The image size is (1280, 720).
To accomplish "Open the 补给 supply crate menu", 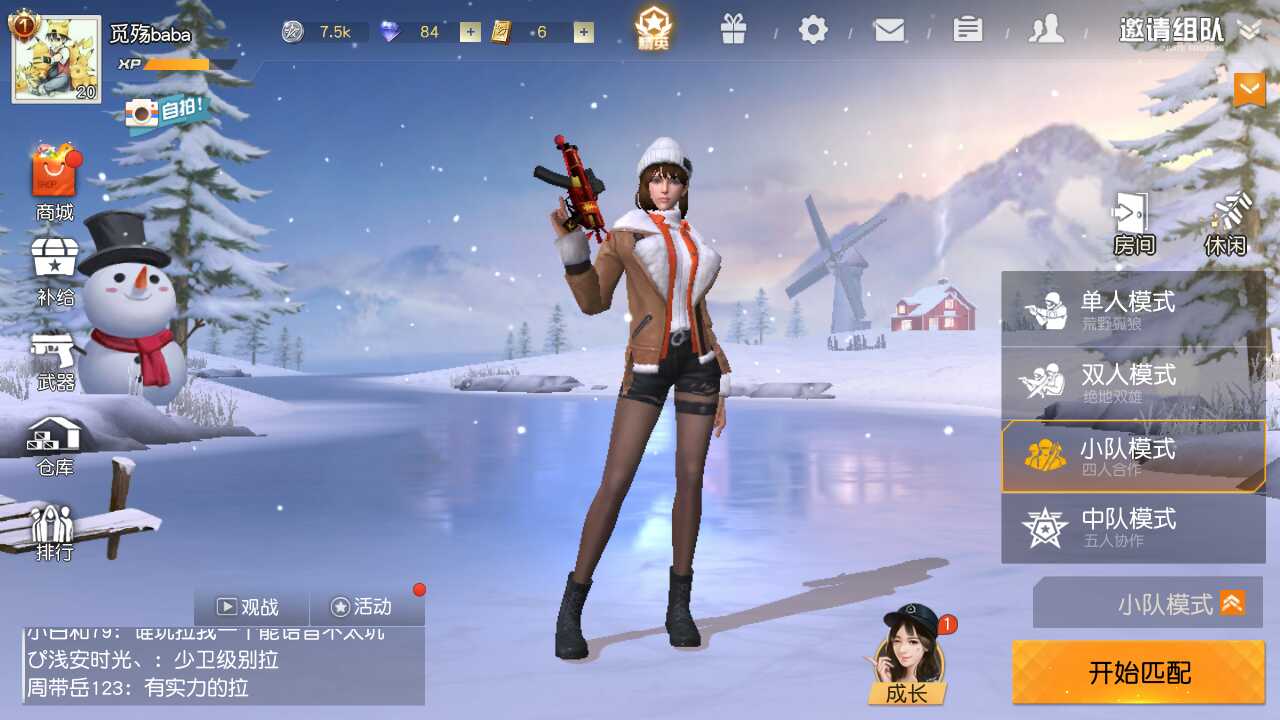I will tap(55, 270).
